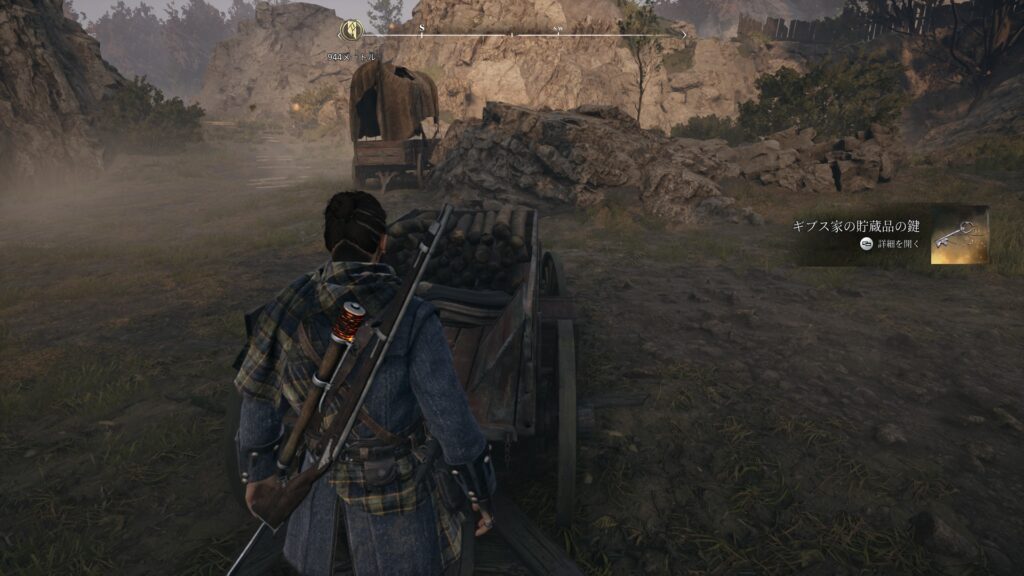Viewport: 1024px width, 576px height.
Task: Select the key item thumbnail
Action: pos(959,237)
